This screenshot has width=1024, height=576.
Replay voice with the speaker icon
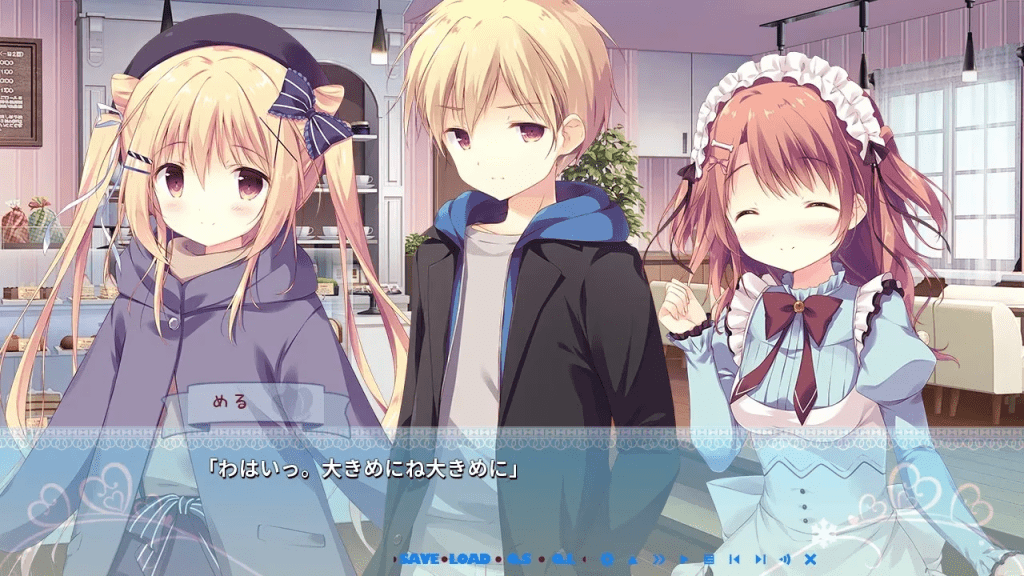(x=785, y=558)
